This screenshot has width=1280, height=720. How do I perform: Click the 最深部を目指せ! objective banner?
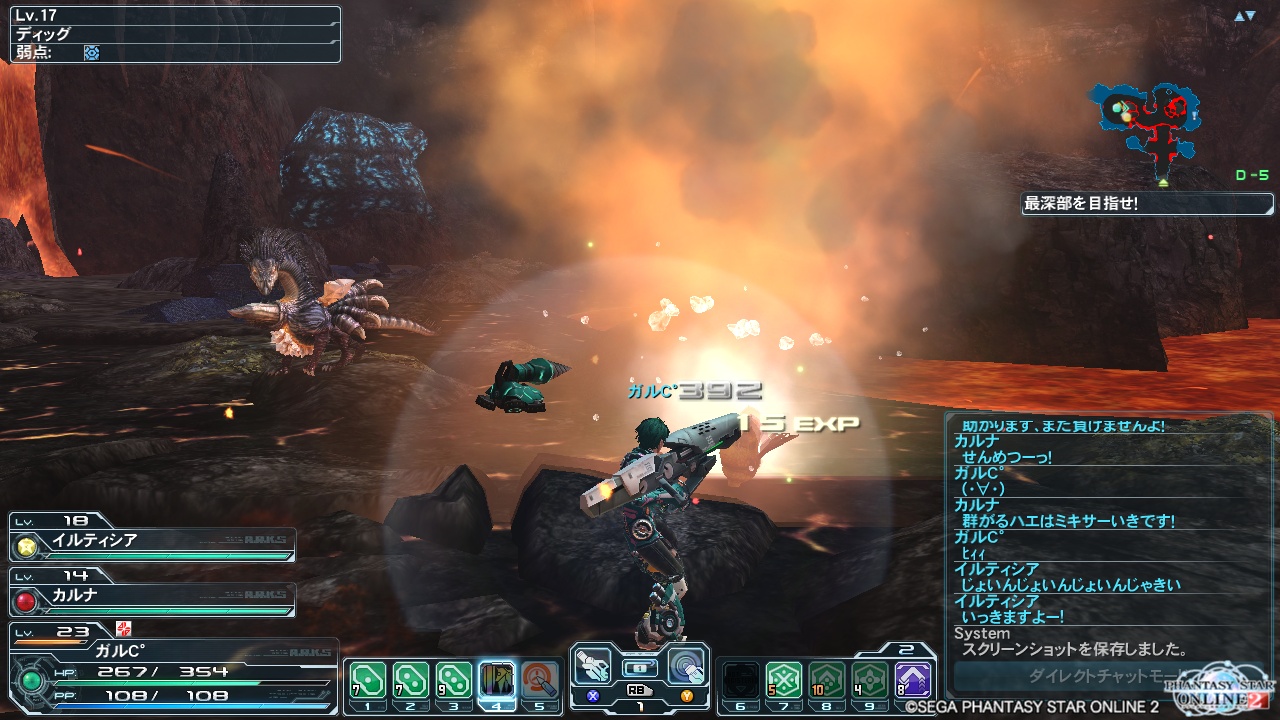pos(1147,204)
